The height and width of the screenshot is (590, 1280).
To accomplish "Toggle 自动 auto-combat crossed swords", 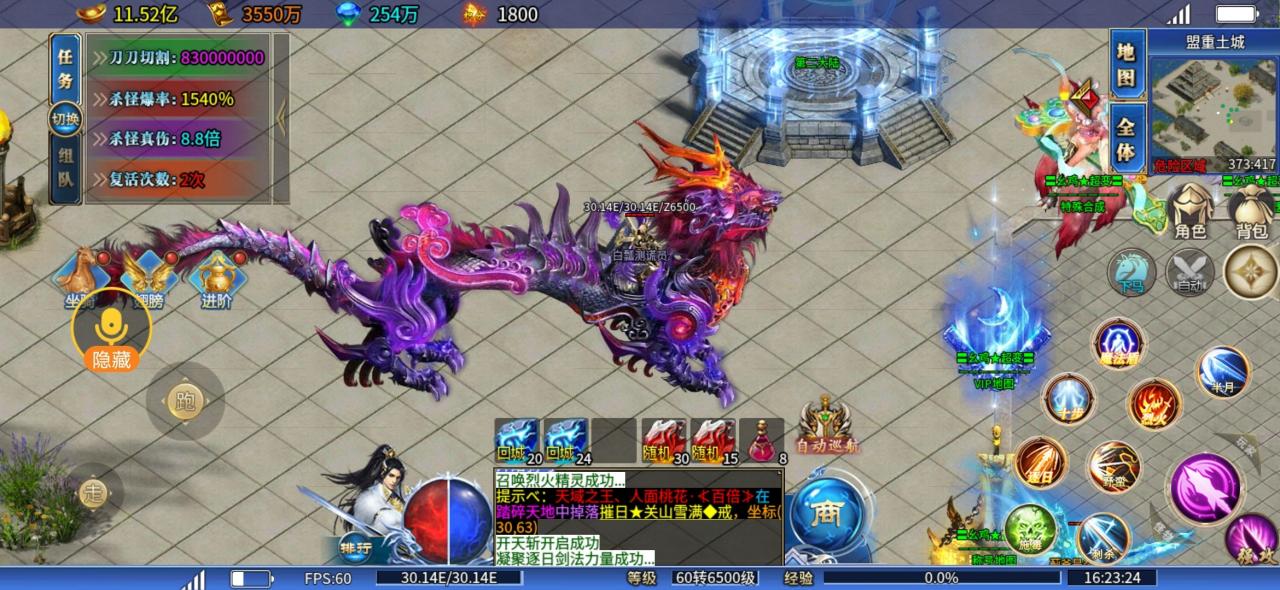I will point(1190,271).
